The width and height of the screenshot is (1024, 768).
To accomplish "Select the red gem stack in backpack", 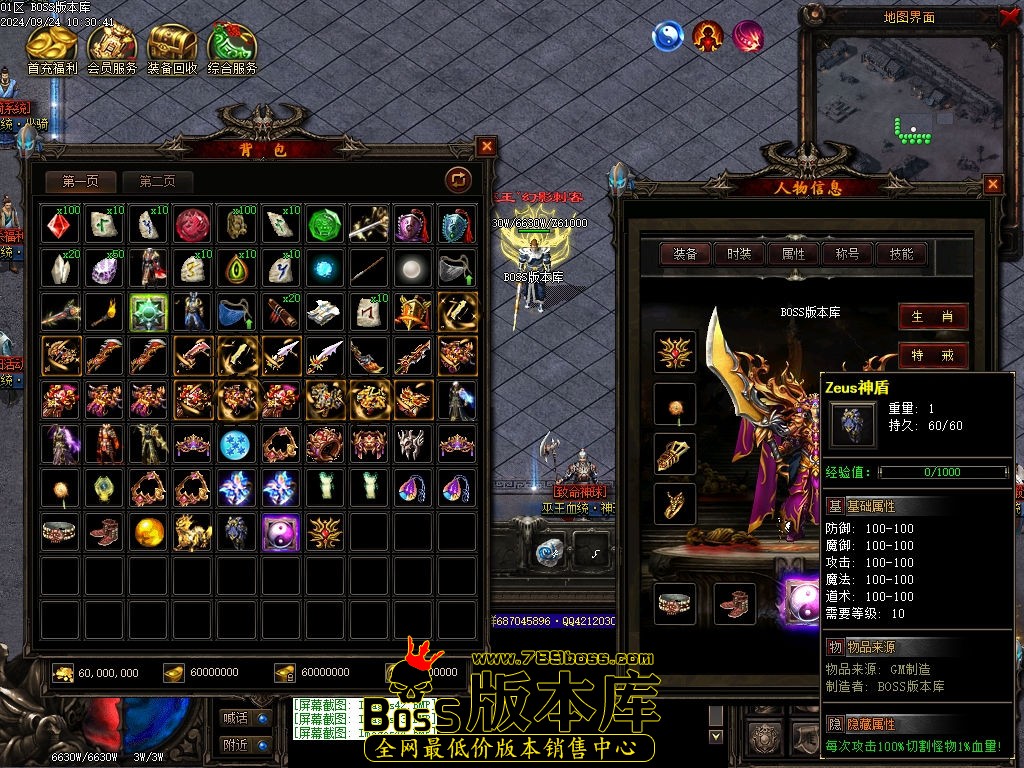I will pos(61,224).
